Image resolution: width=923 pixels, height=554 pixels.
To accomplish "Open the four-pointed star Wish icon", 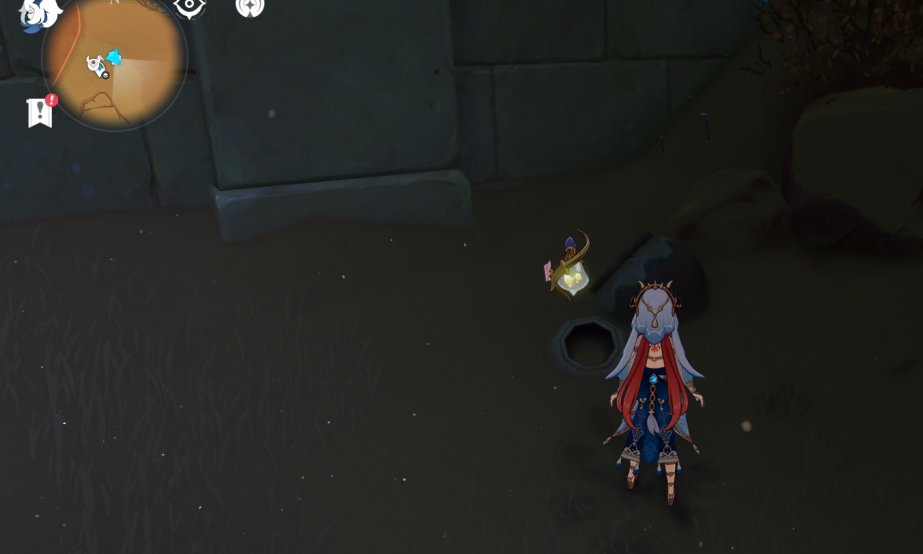I will tap(249, 8).
